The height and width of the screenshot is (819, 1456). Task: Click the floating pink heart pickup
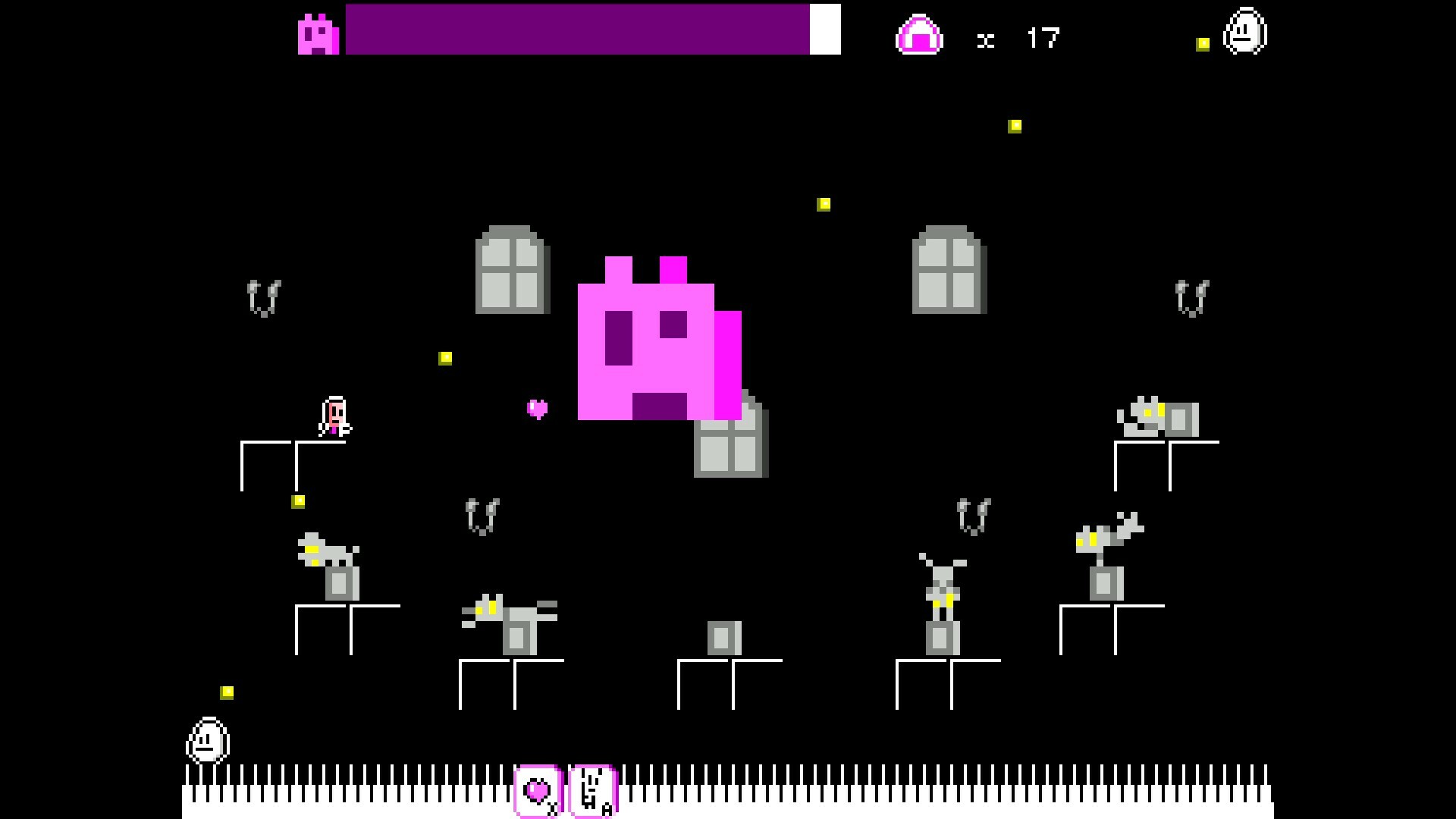point(538,408)
